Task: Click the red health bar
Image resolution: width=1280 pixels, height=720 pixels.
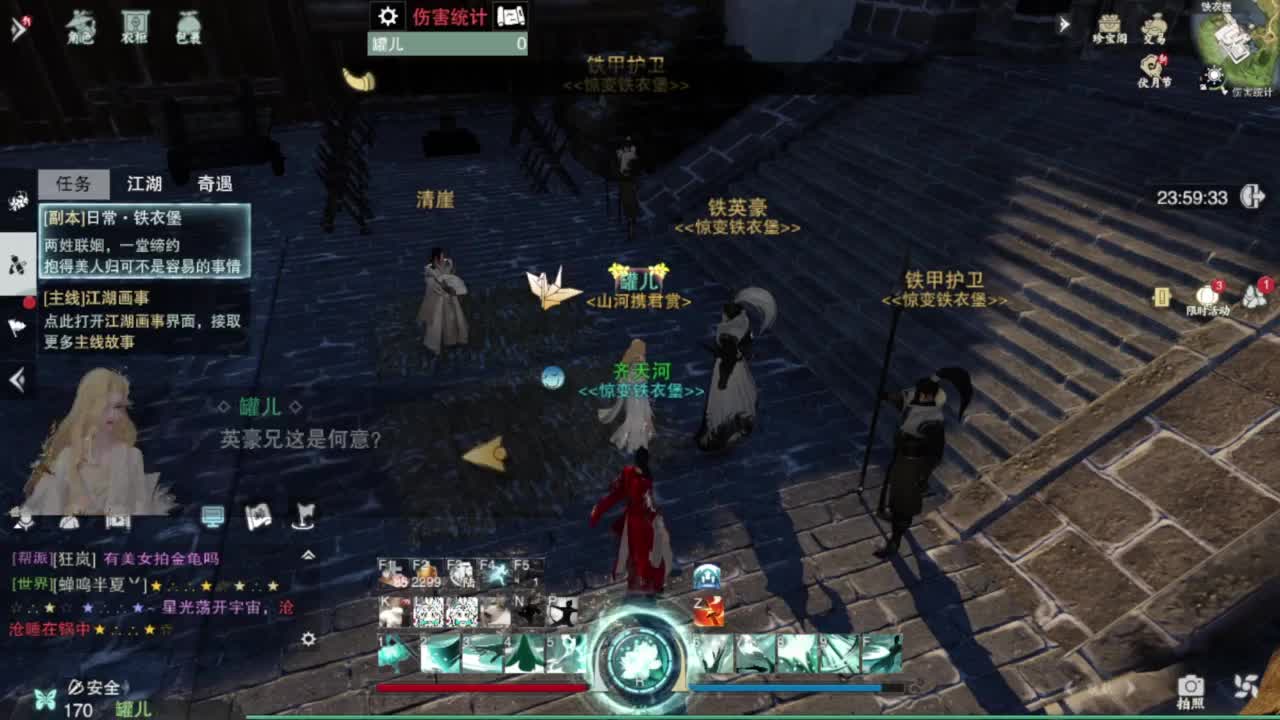Action: click(480, 687)
